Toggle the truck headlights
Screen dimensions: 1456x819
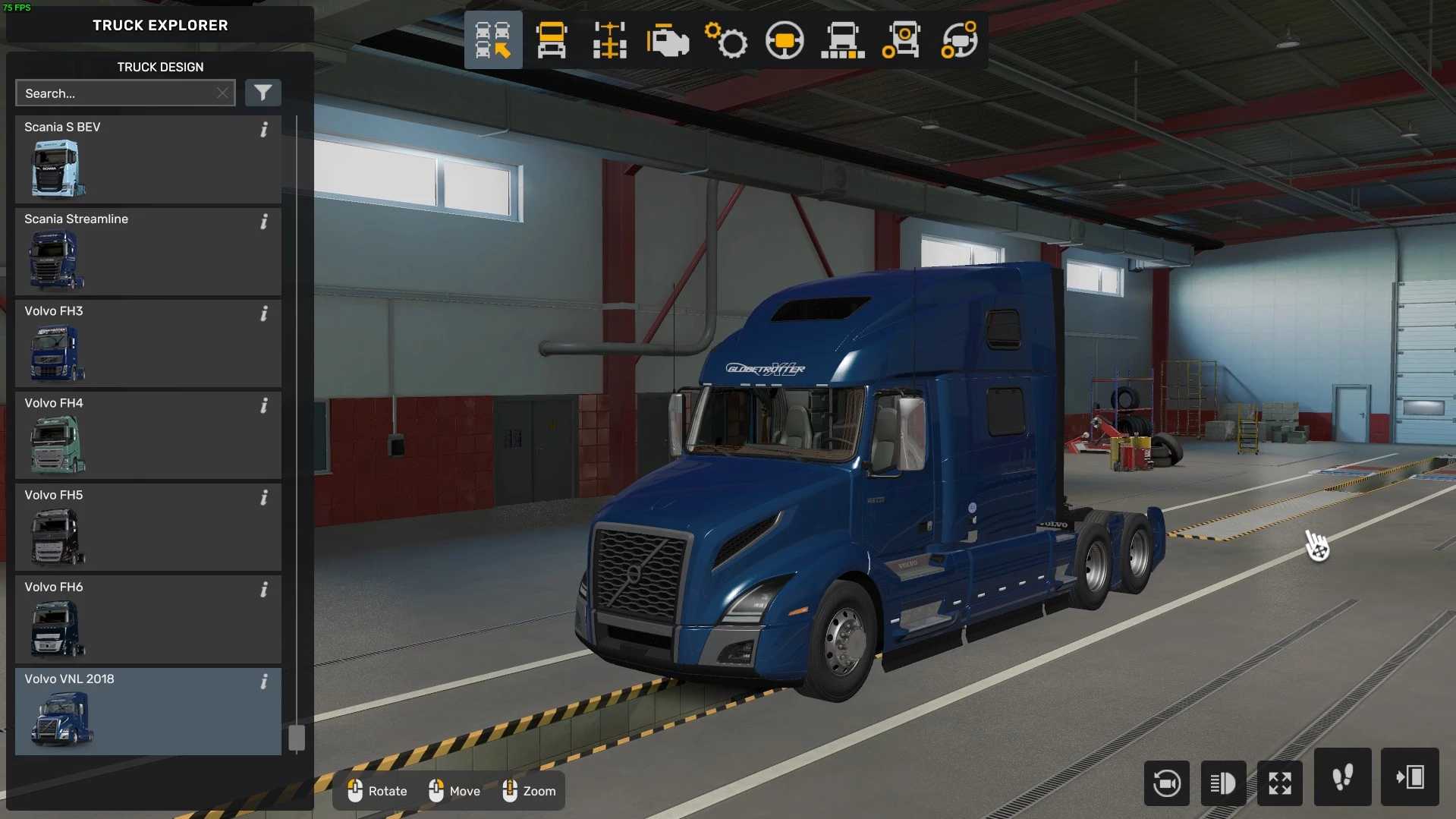point(1223,783)
